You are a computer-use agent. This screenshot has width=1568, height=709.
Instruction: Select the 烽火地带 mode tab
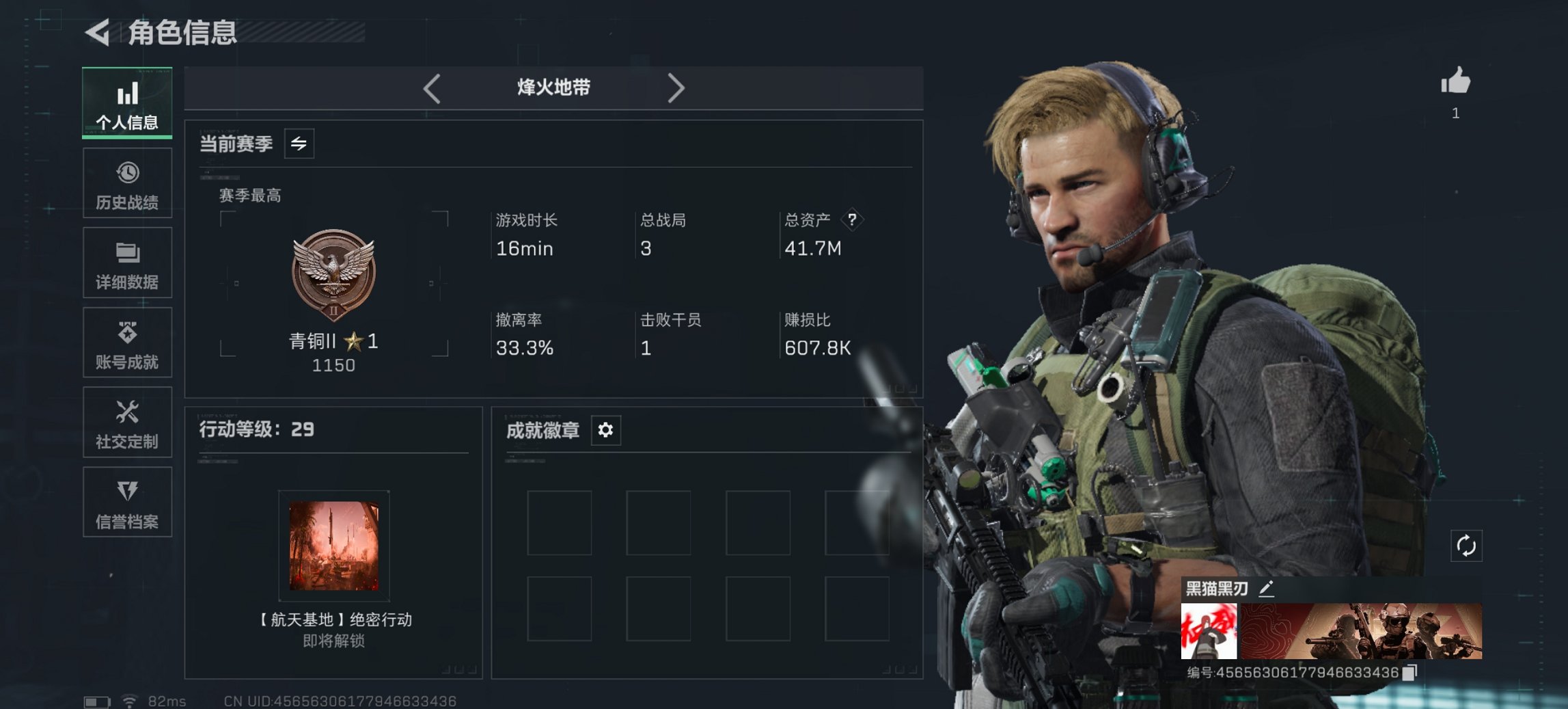(553, 88)
